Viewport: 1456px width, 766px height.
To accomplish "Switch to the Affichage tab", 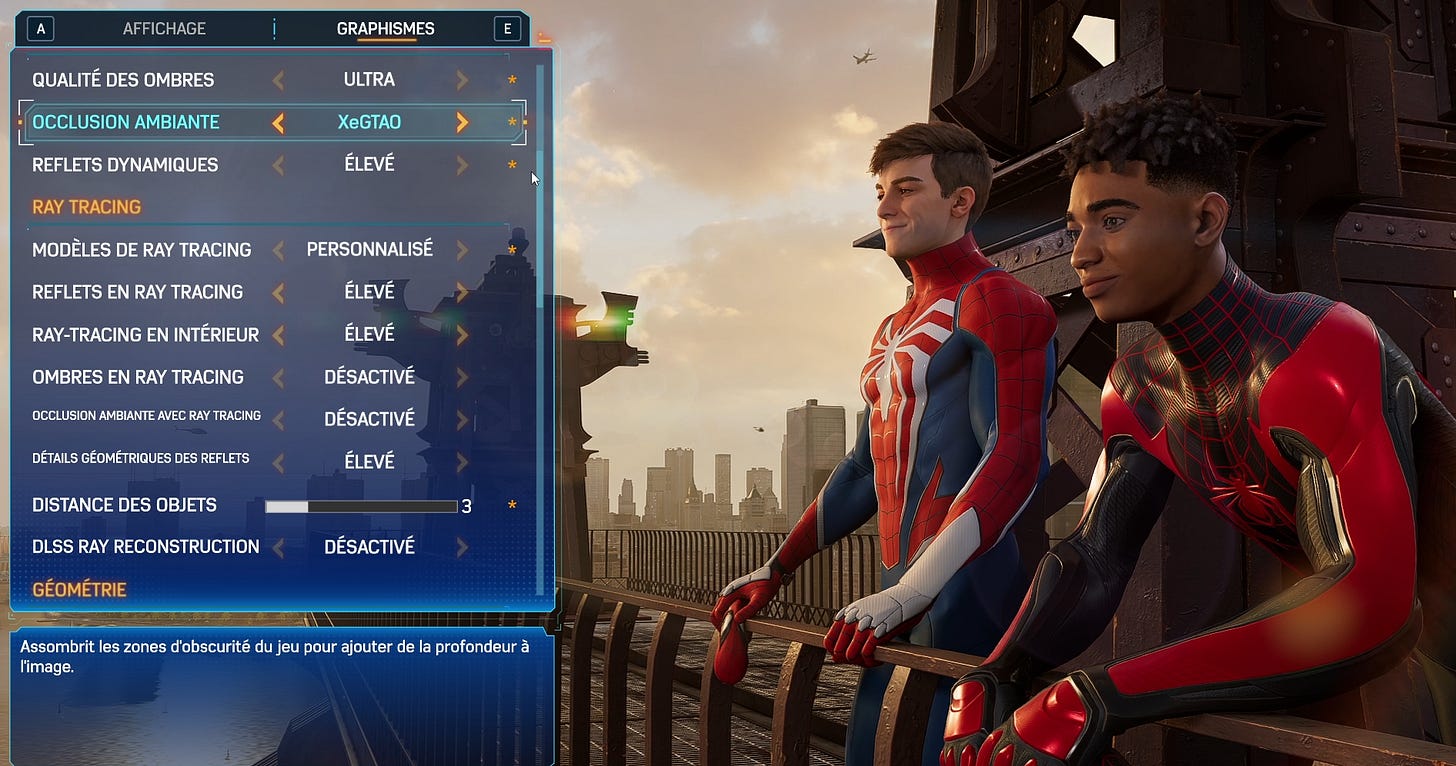I will pyautogui.click(x=165, y=29).
